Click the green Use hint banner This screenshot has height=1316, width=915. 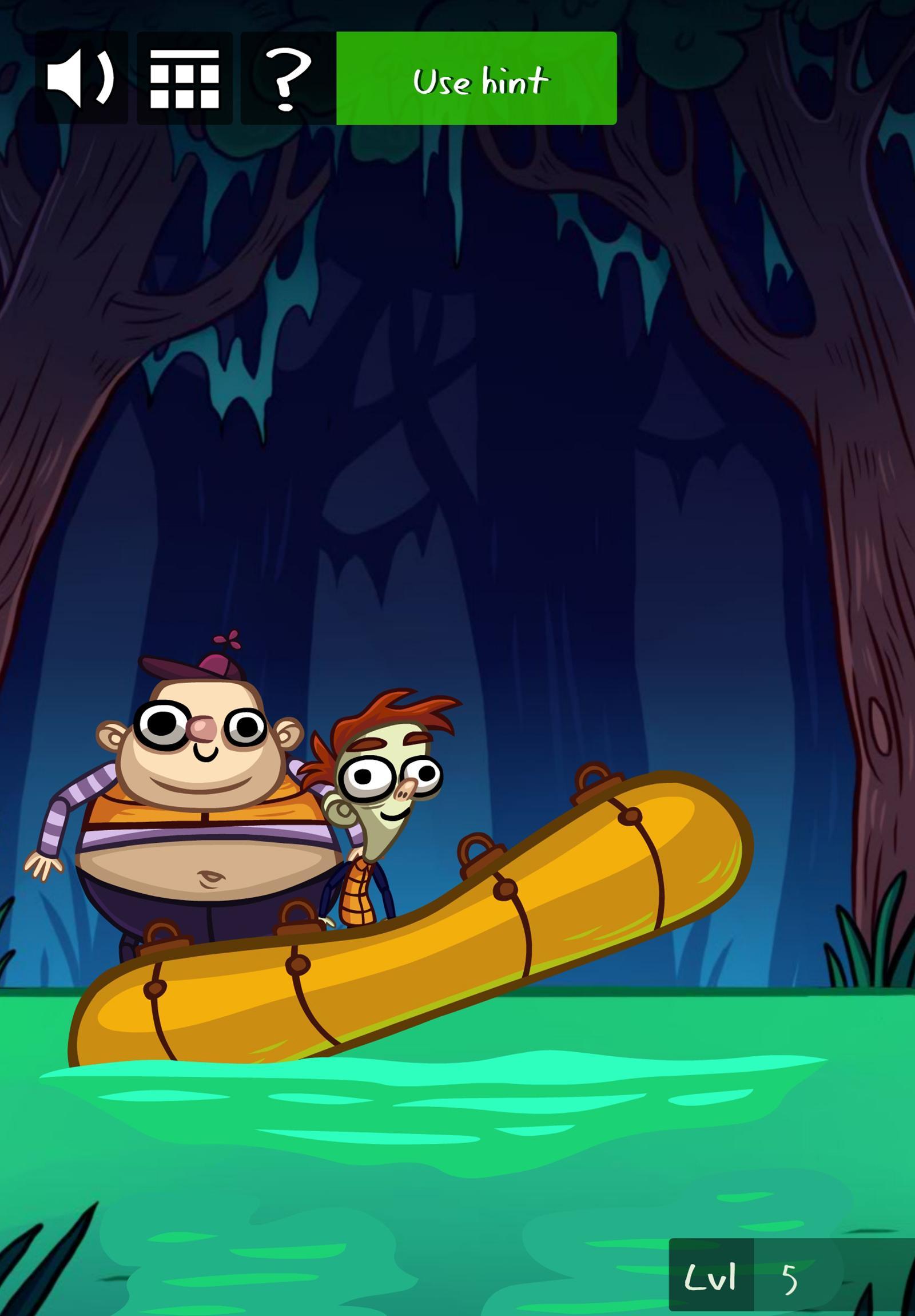pyautogui.click(x=477, y=80)
